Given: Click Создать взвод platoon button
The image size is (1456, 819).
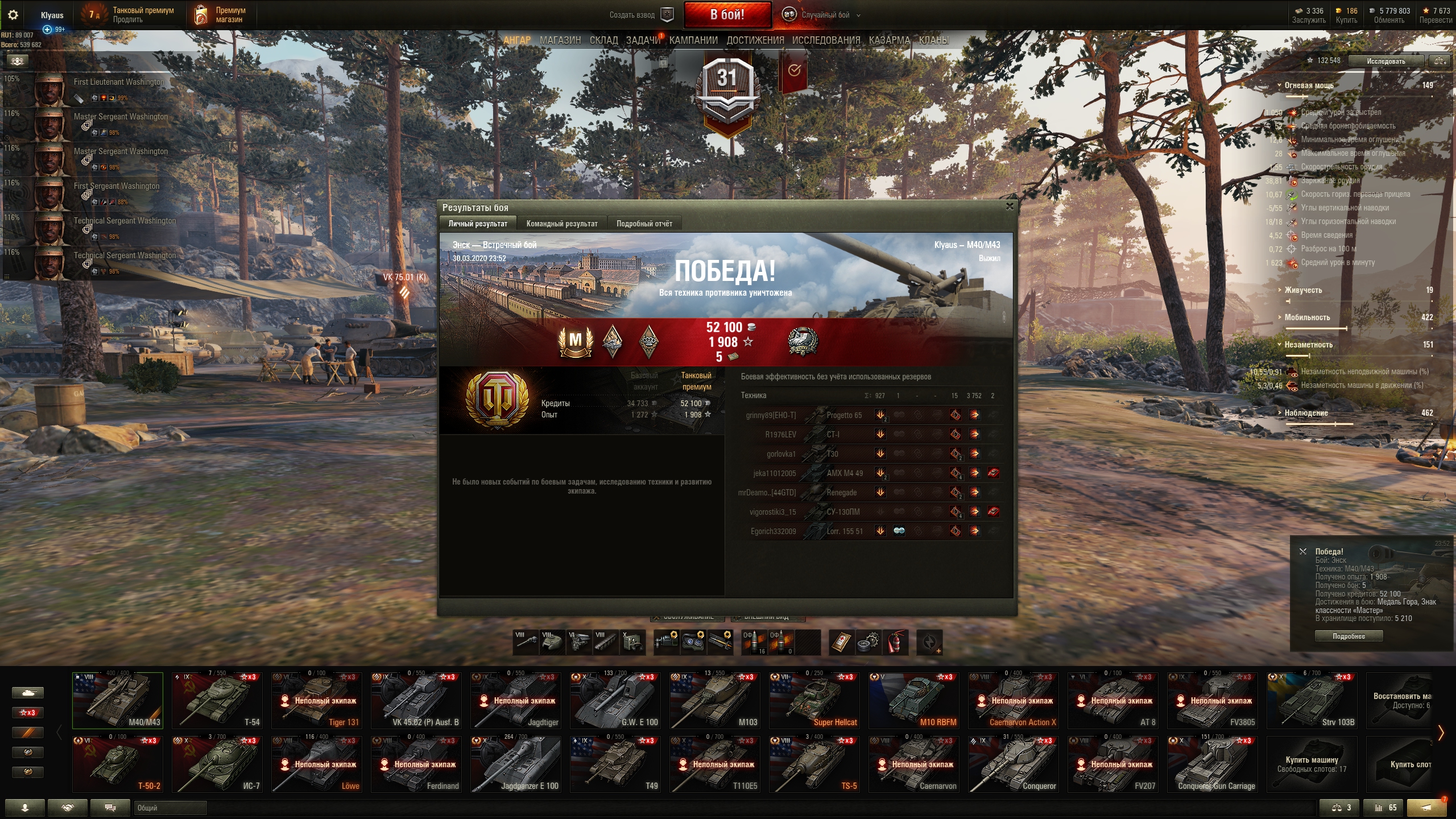Looking at the screenshot, I should tap(641, 15).
